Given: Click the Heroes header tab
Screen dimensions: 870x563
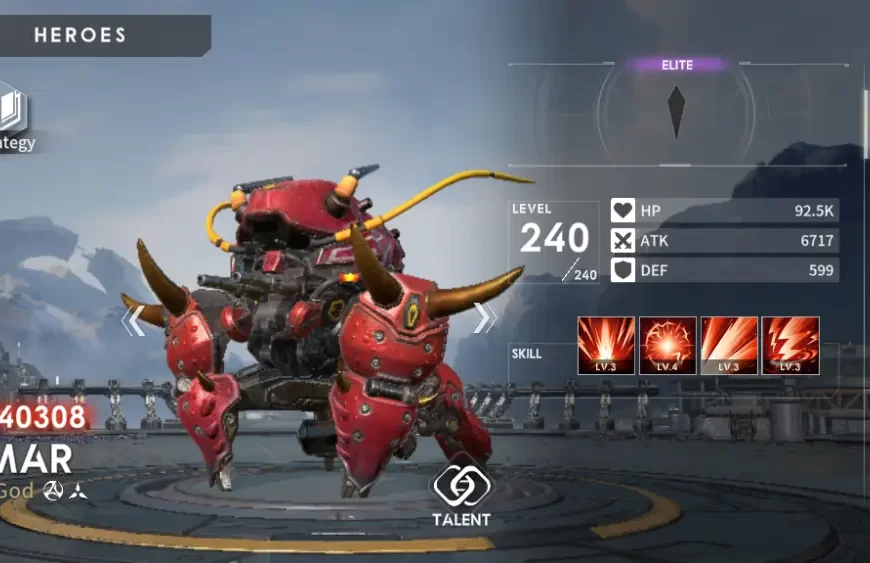Looking at the screenshot, I should (82, 35).
